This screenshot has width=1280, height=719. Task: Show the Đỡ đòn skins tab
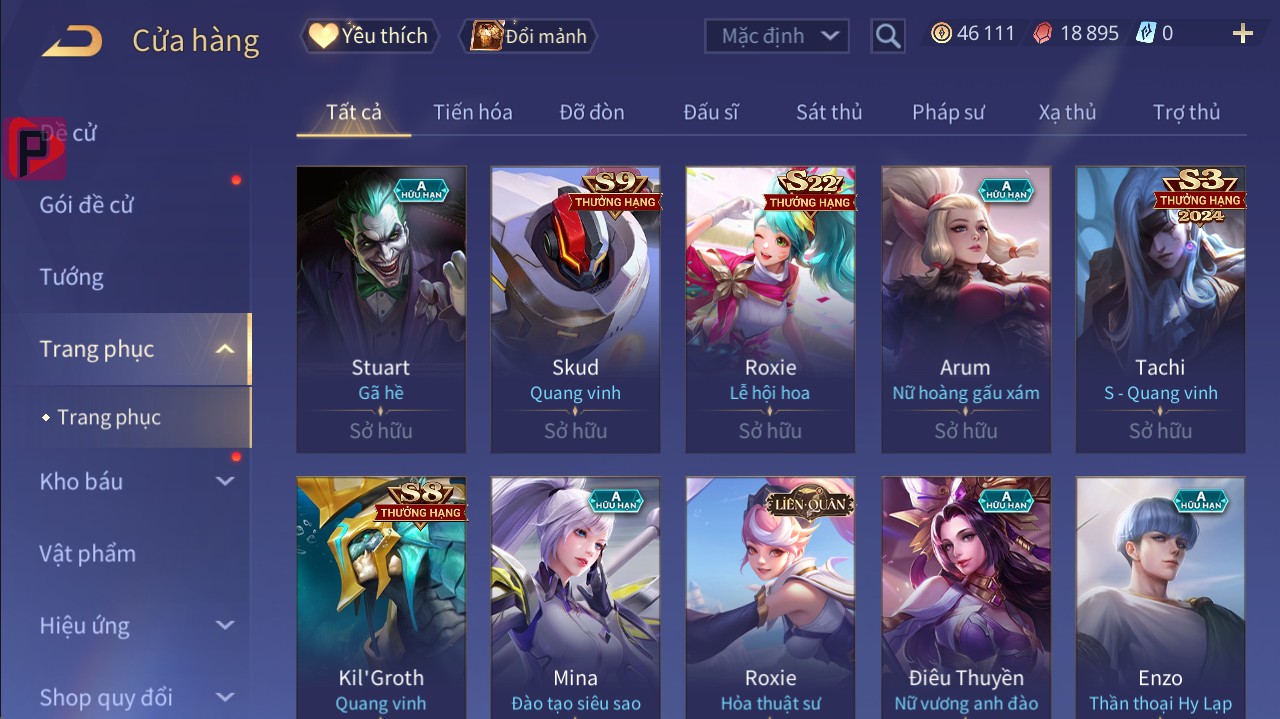592,112
